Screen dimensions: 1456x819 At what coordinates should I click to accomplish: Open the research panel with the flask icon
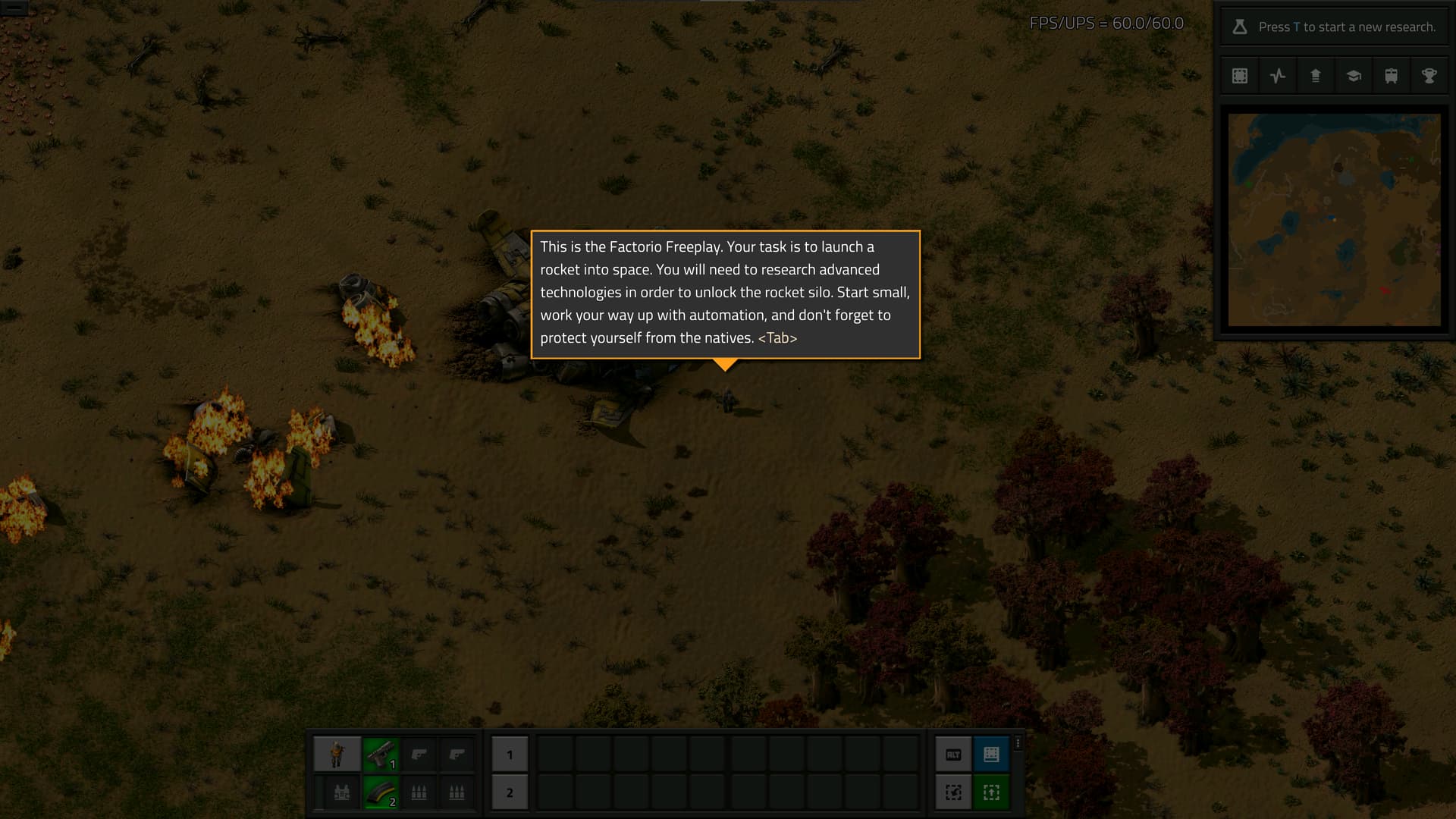pos(1240,27)
